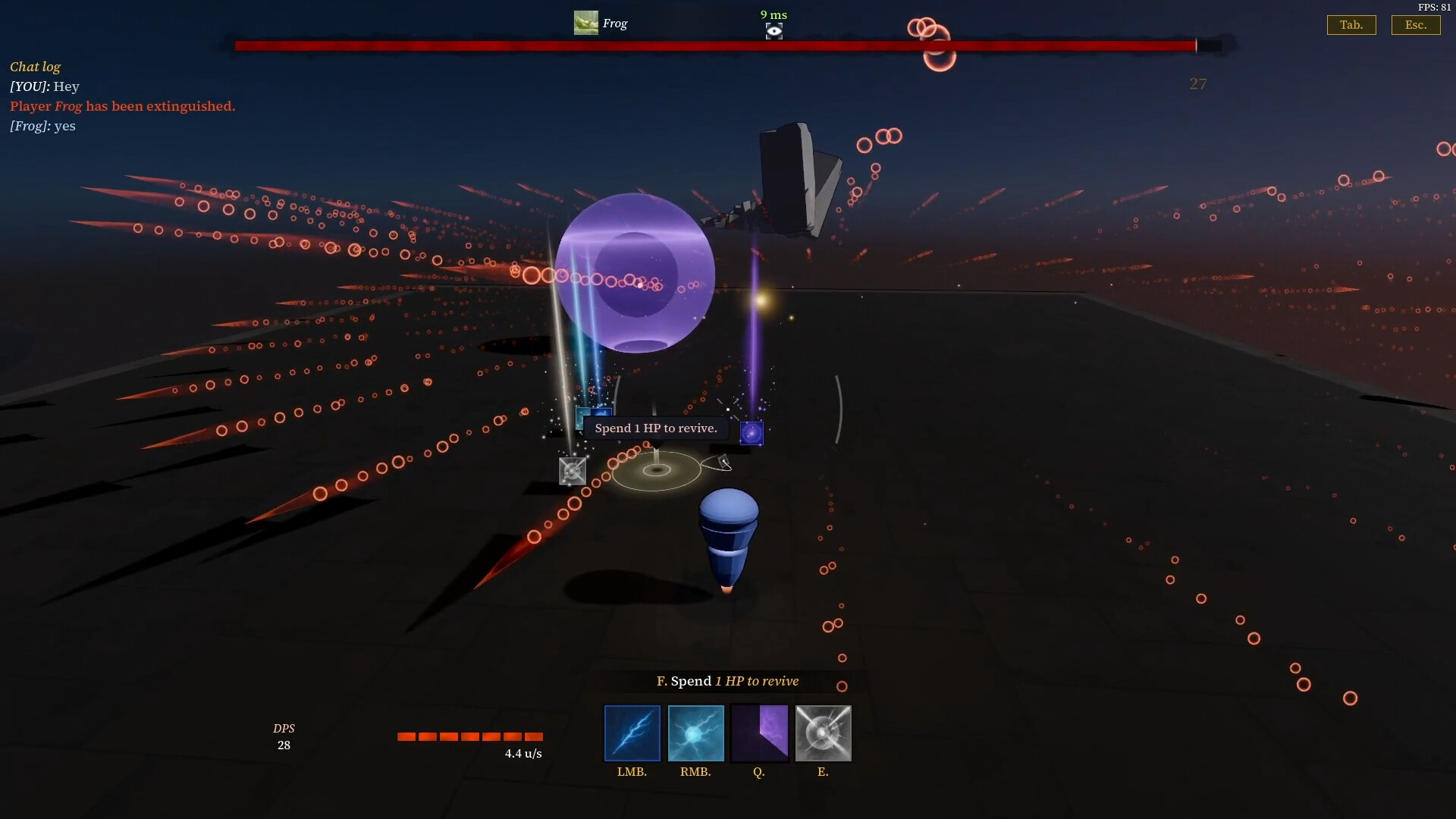Activate the Q purple shadow ability icon

760,733
